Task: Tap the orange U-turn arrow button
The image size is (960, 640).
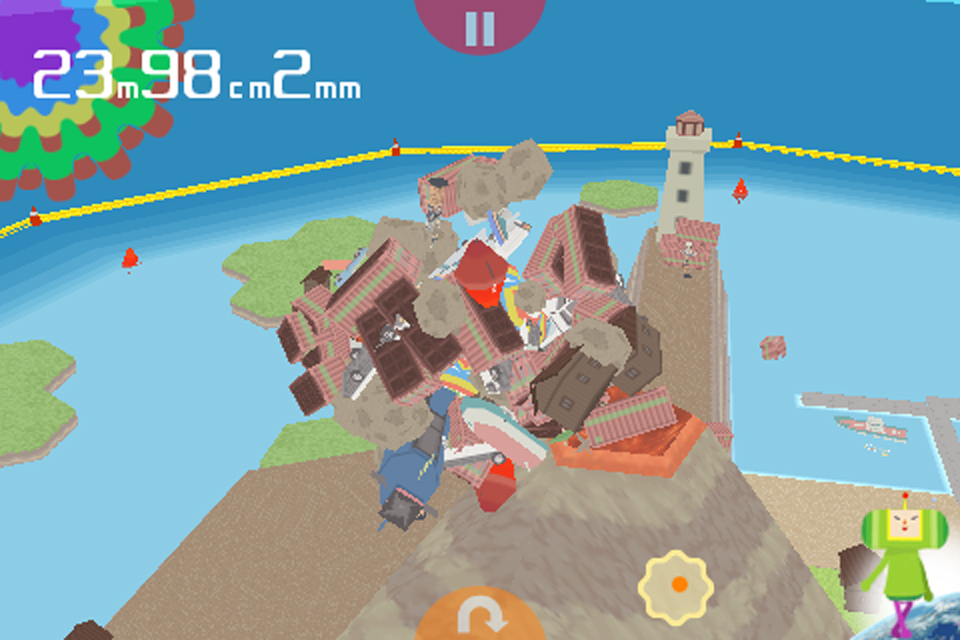Action: pos(479,616)
